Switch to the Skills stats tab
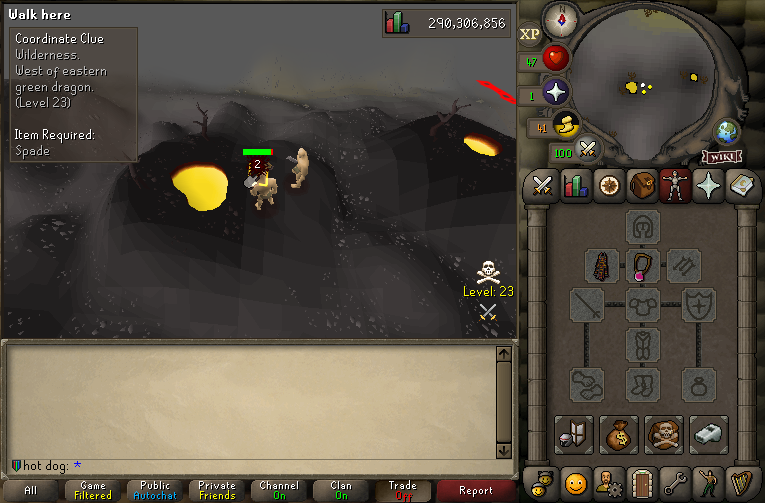This screenshot has height=503, width=765. [x=575, y=185]
